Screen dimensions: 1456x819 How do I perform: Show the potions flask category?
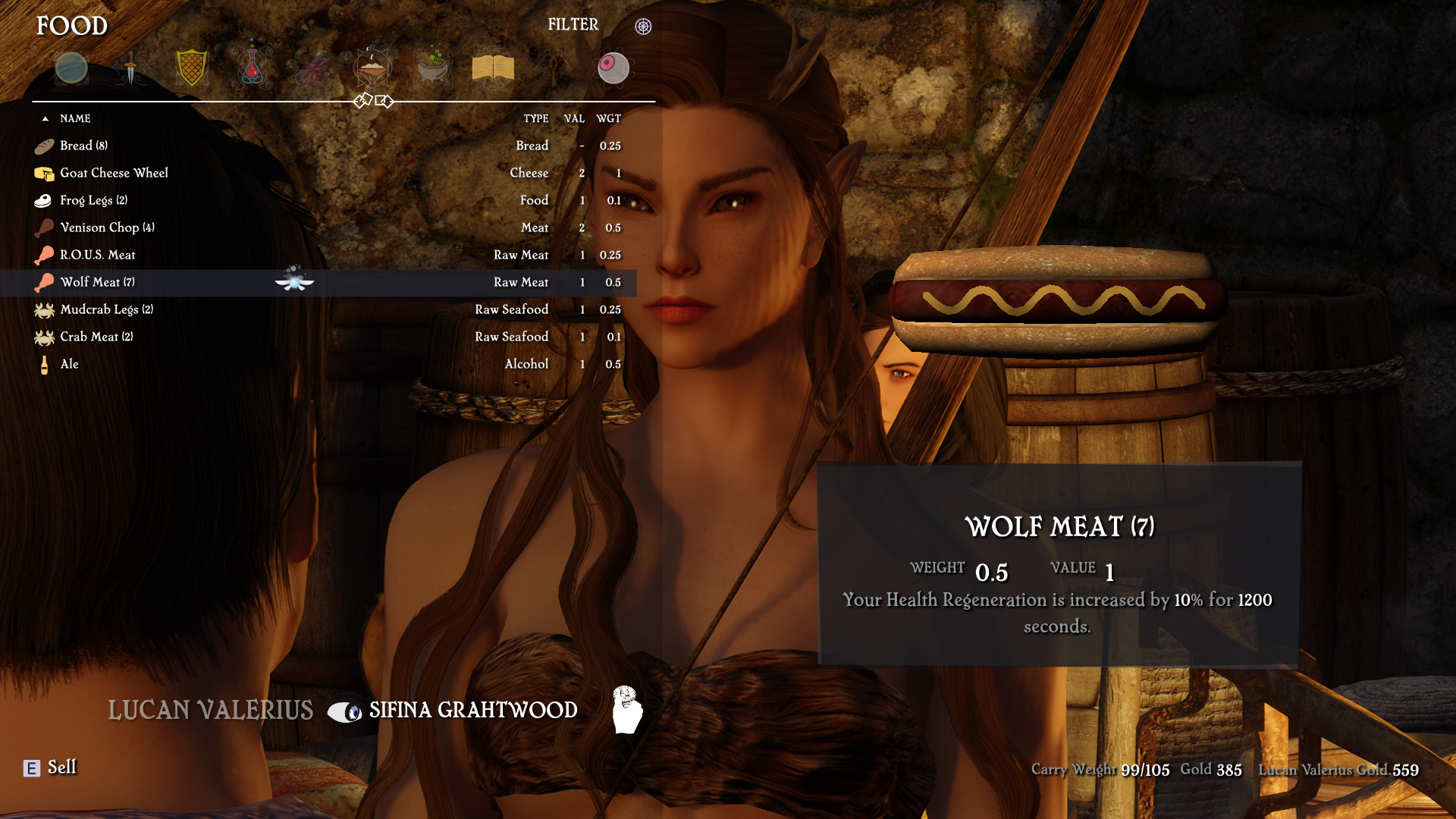(x=252, y=67)
